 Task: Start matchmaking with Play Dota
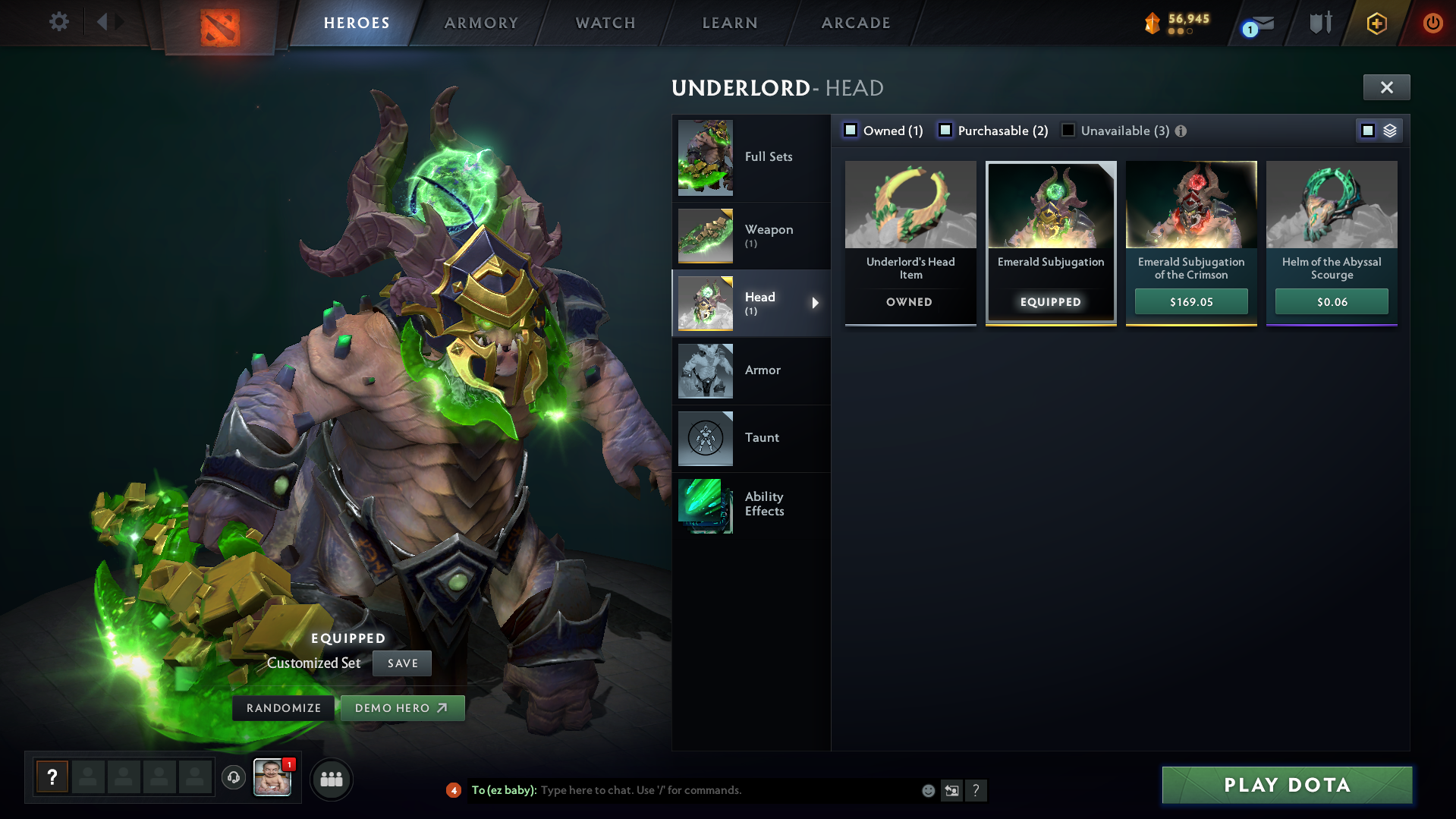coord(1287,785)
